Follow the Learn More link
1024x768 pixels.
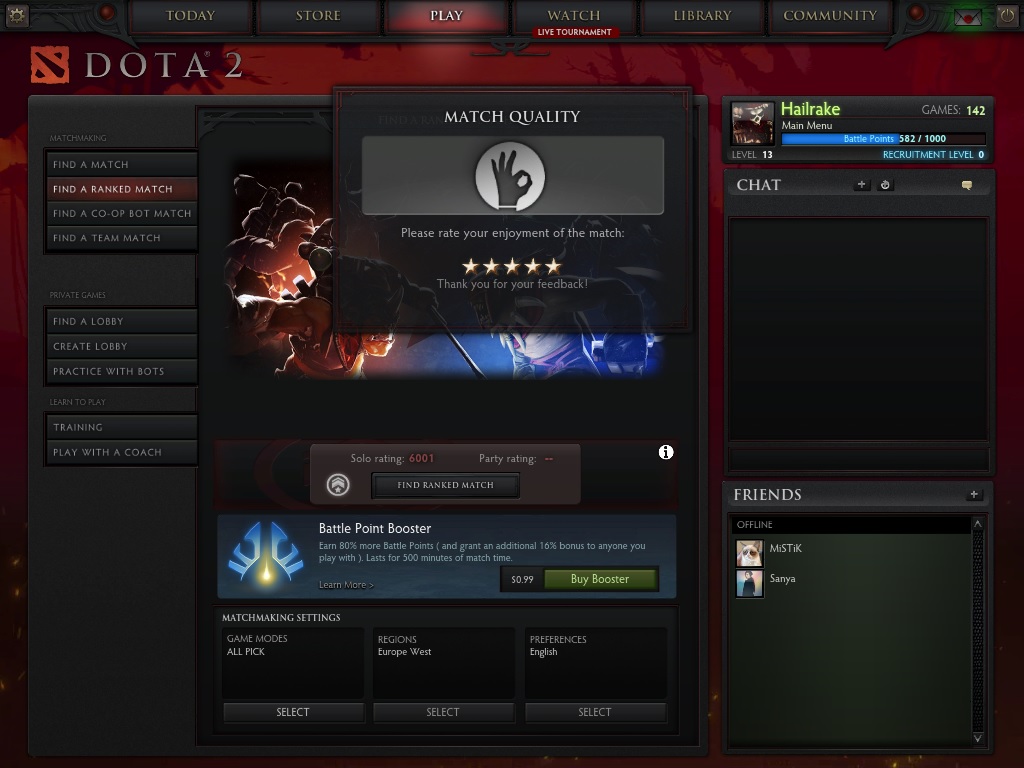point(346,585)
